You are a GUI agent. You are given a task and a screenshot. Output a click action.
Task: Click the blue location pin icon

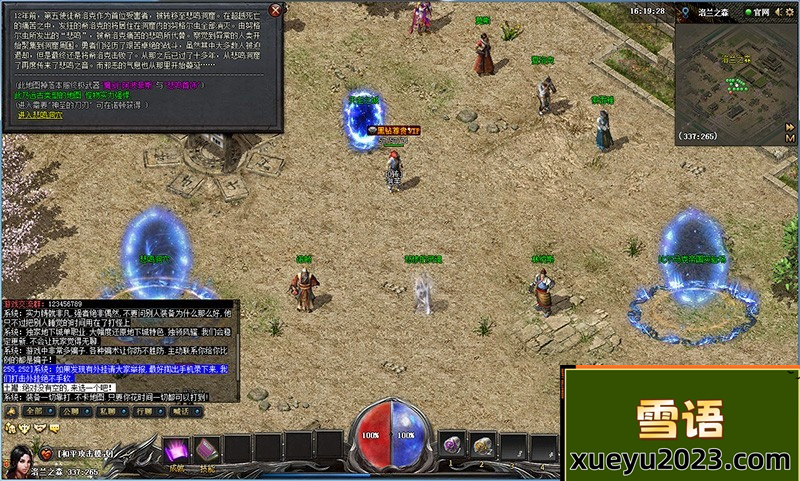tap(683, 12)
